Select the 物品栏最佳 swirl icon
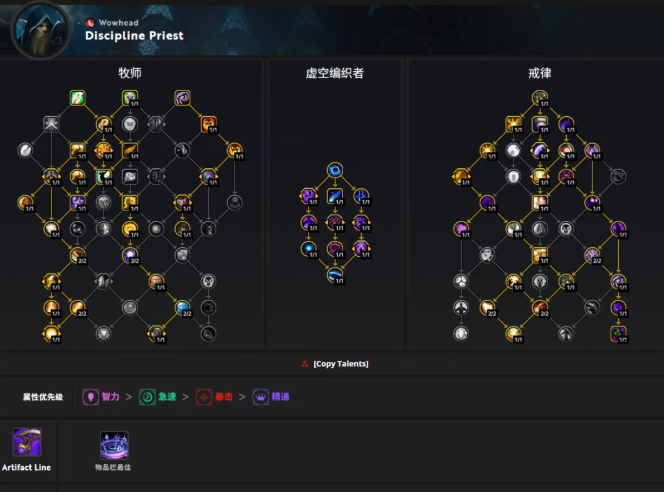The height and width of the screenshot is (492, 664). tap(114, 446)
